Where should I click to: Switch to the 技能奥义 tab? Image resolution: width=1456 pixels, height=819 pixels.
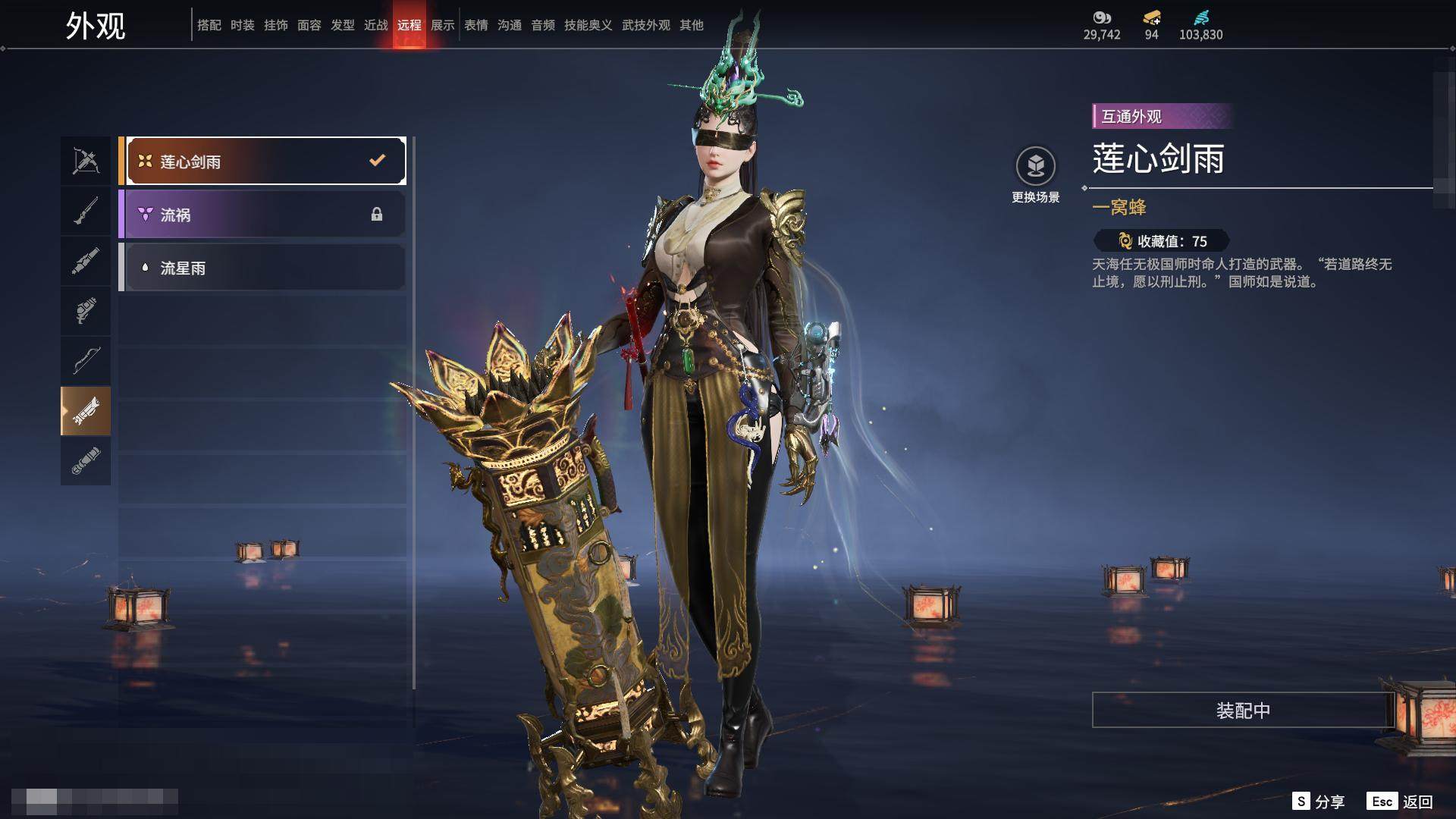pos(588,25)
